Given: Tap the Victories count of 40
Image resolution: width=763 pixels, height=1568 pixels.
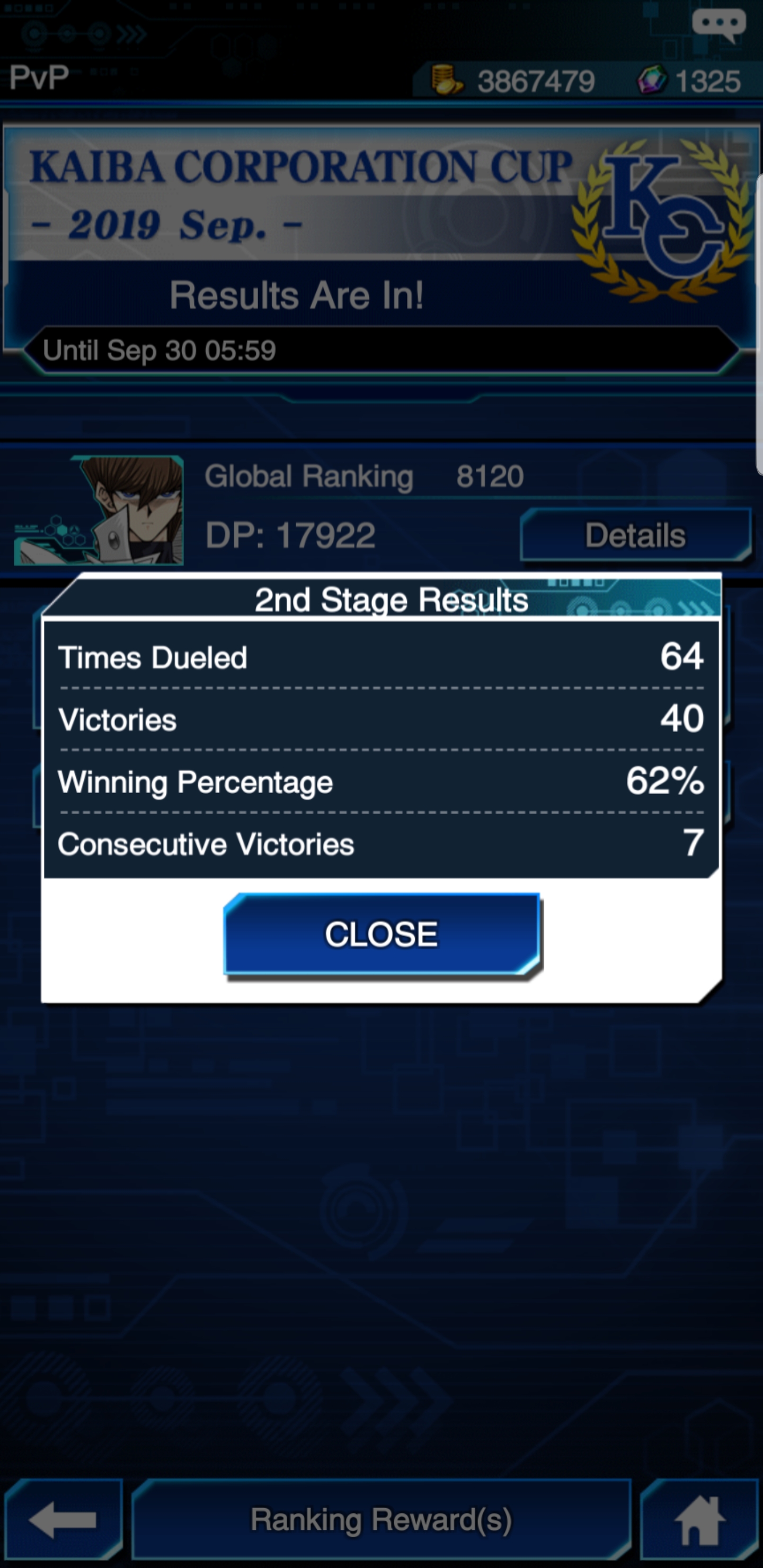Looking at the screenshot, I should point(681,719).
